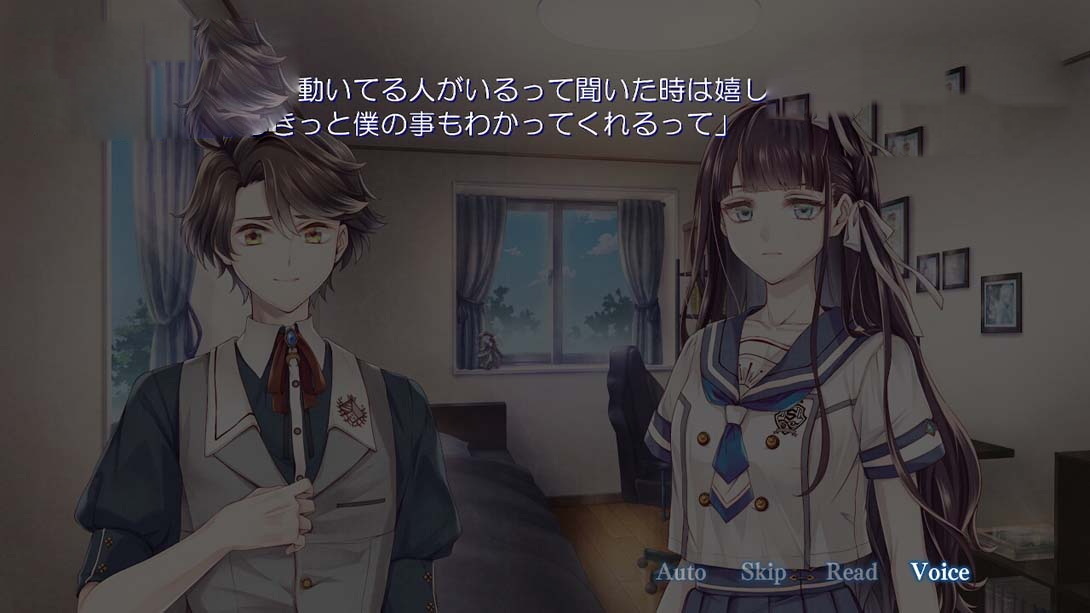Turn on Auto text advance
The height and width of the screenshot is (613, 1090).
coord(680,572)
